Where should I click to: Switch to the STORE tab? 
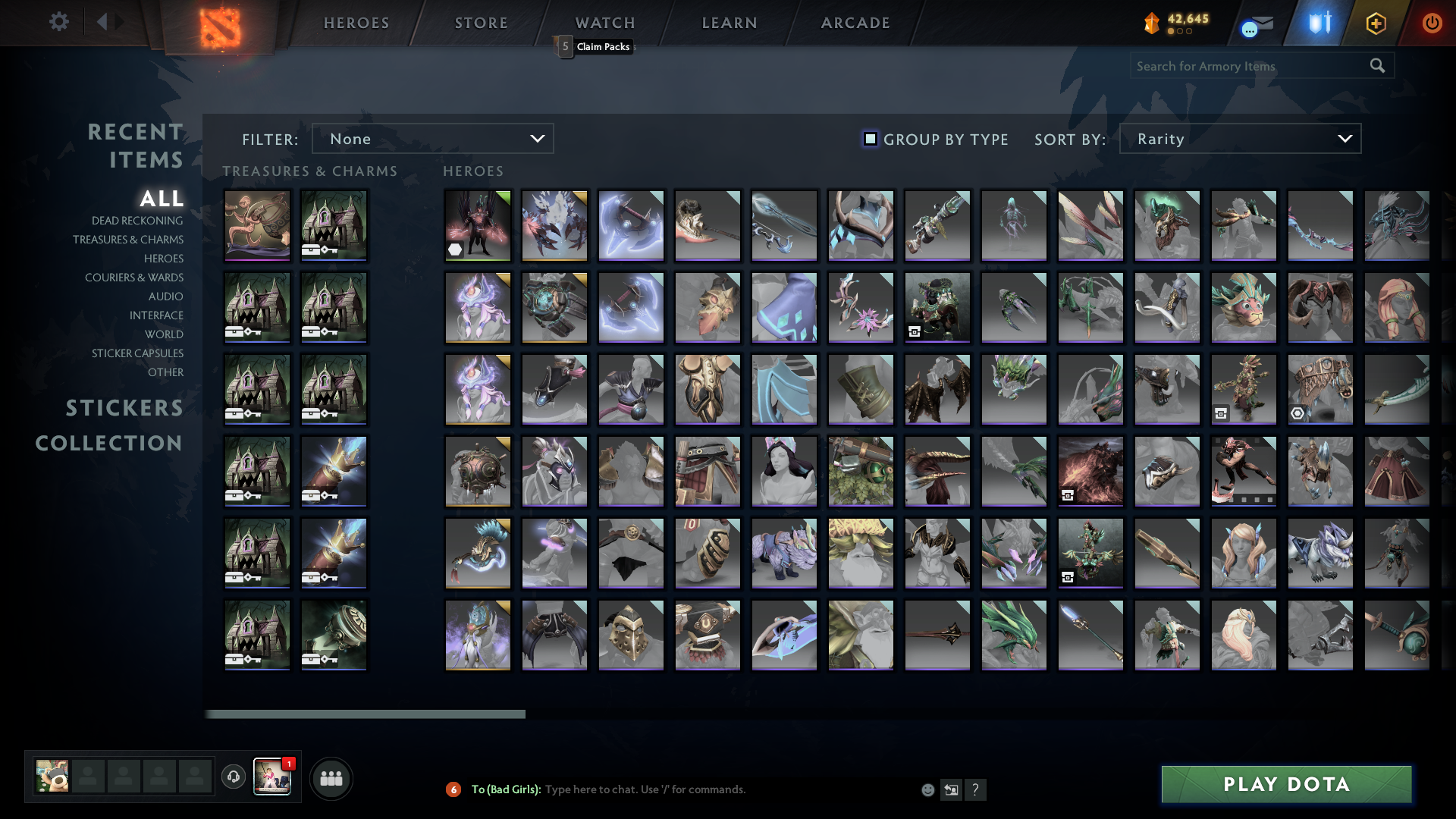(481, 23)
